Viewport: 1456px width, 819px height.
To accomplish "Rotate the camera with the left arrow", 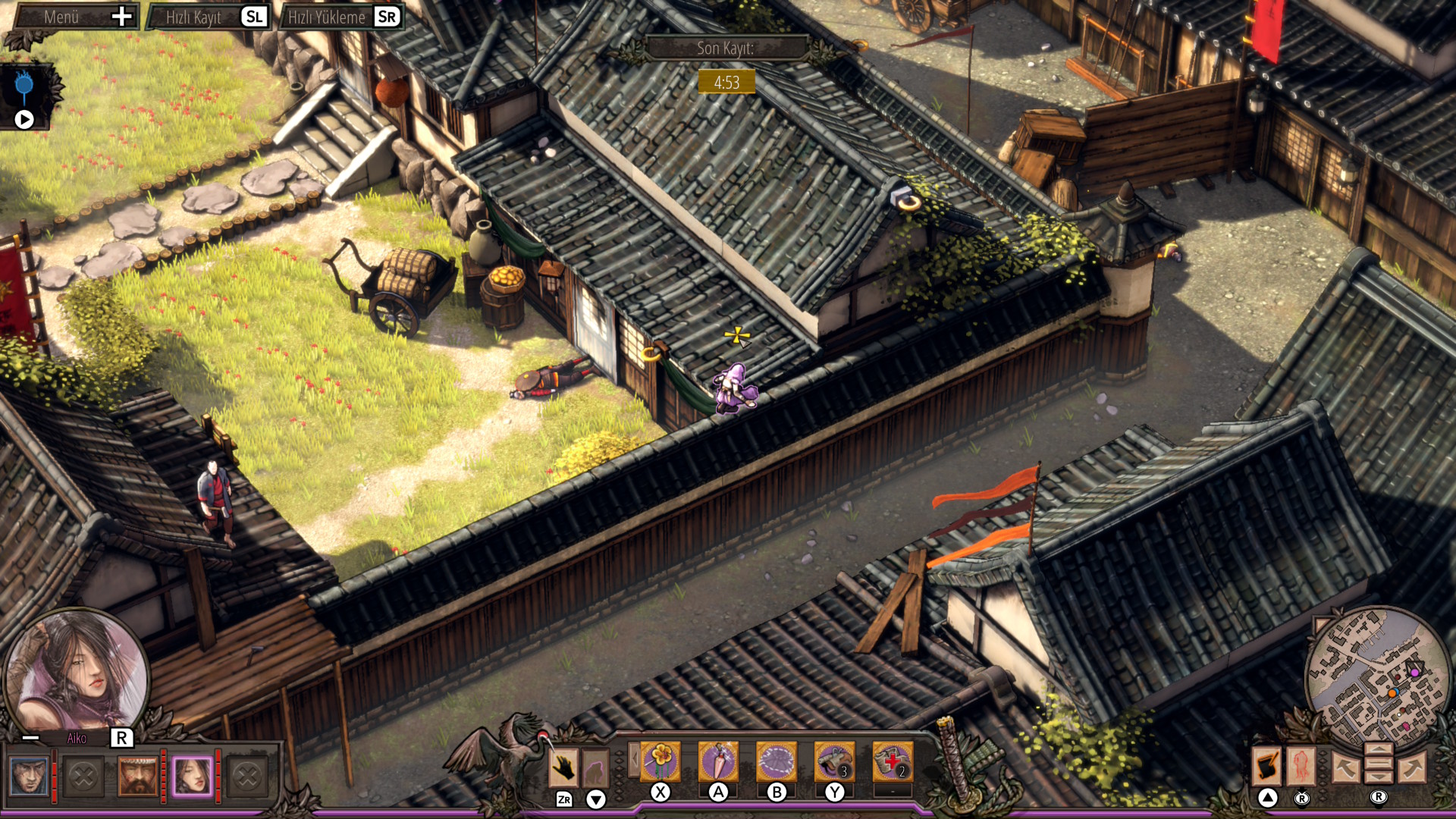I will (x=1345, y=767).
